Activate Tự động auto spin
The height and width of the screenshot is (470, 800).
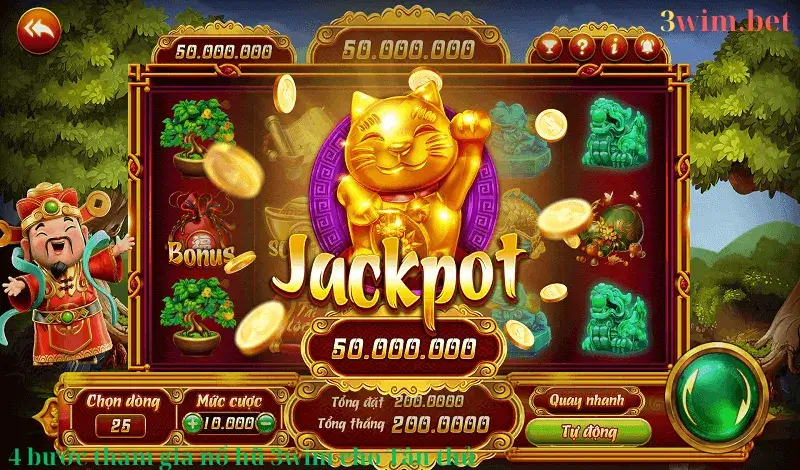(x=586, y=432)
